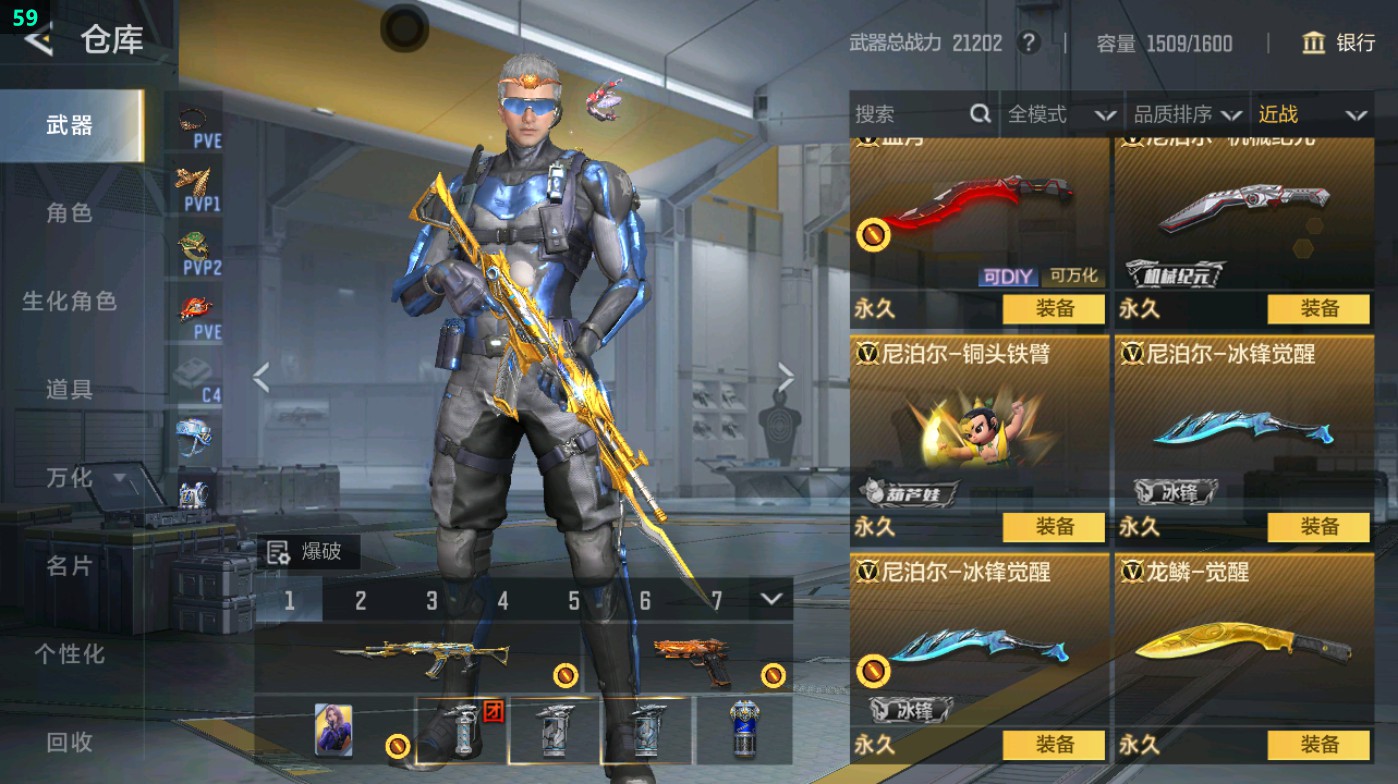Open the 近战 weapon category dropdown
Screen dimensions: 1398x784
pyautogui.click(x=1312, y=114)
